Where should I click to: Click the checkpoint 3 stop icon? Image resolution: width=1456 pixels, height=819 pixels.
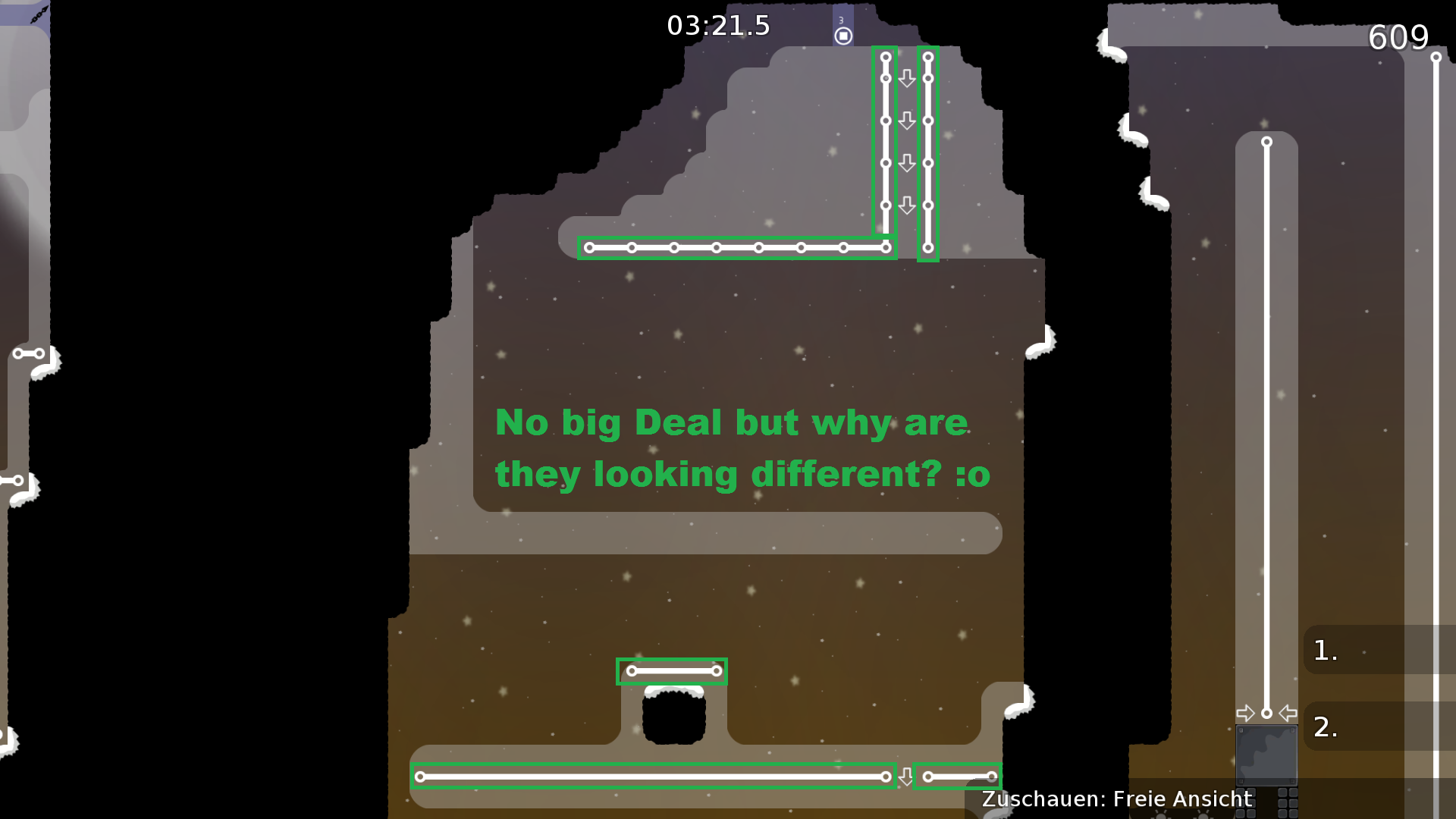coord(843,34)
